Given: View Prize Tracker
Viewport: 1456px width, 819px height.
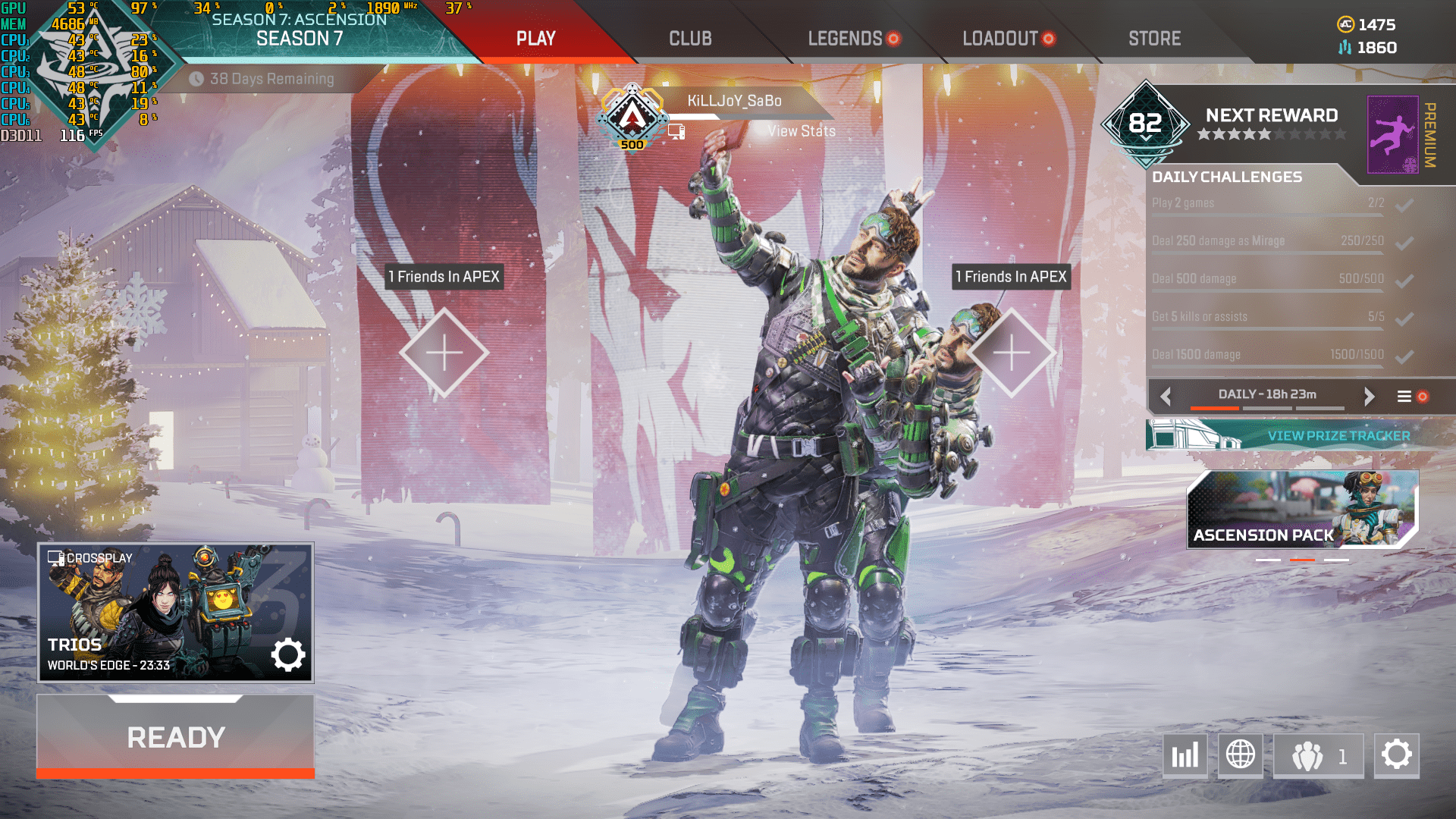Looking at the screenshot, I should pyautogui.click(x=1338, y=436).
